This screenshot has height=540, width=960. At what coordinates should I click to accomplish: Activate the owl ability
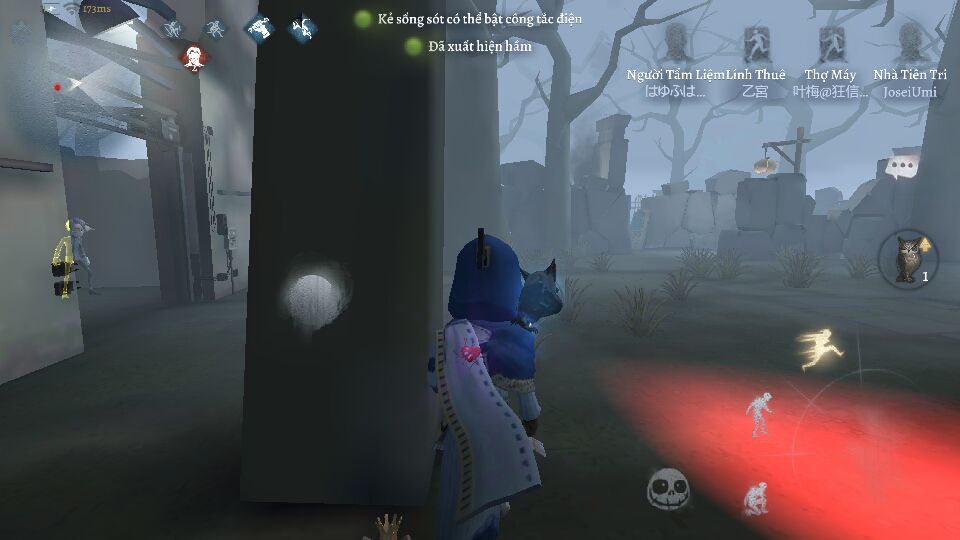[x=908, y=256]
